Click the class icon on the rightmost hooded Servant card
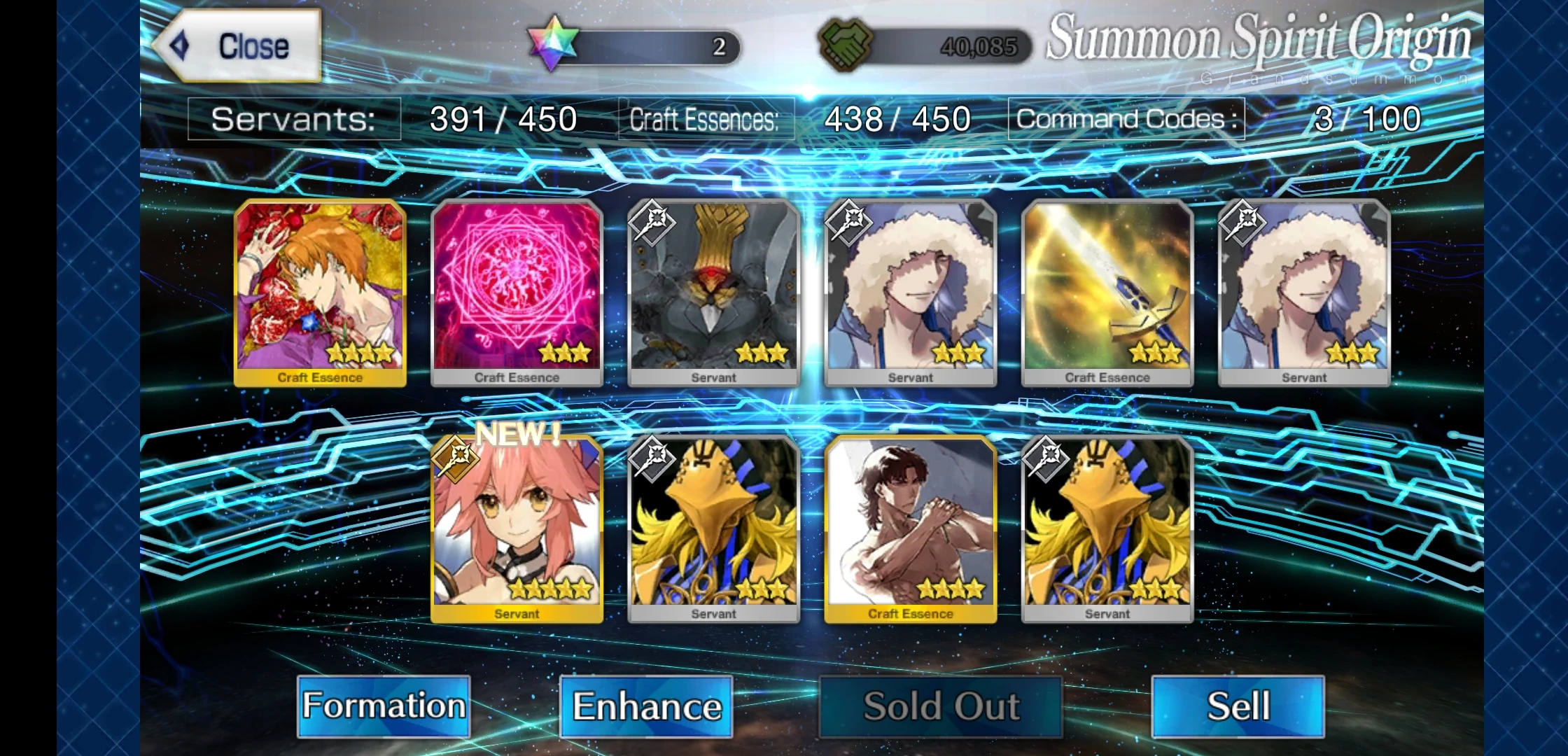1568x756 pixels. pos(1243,224)
